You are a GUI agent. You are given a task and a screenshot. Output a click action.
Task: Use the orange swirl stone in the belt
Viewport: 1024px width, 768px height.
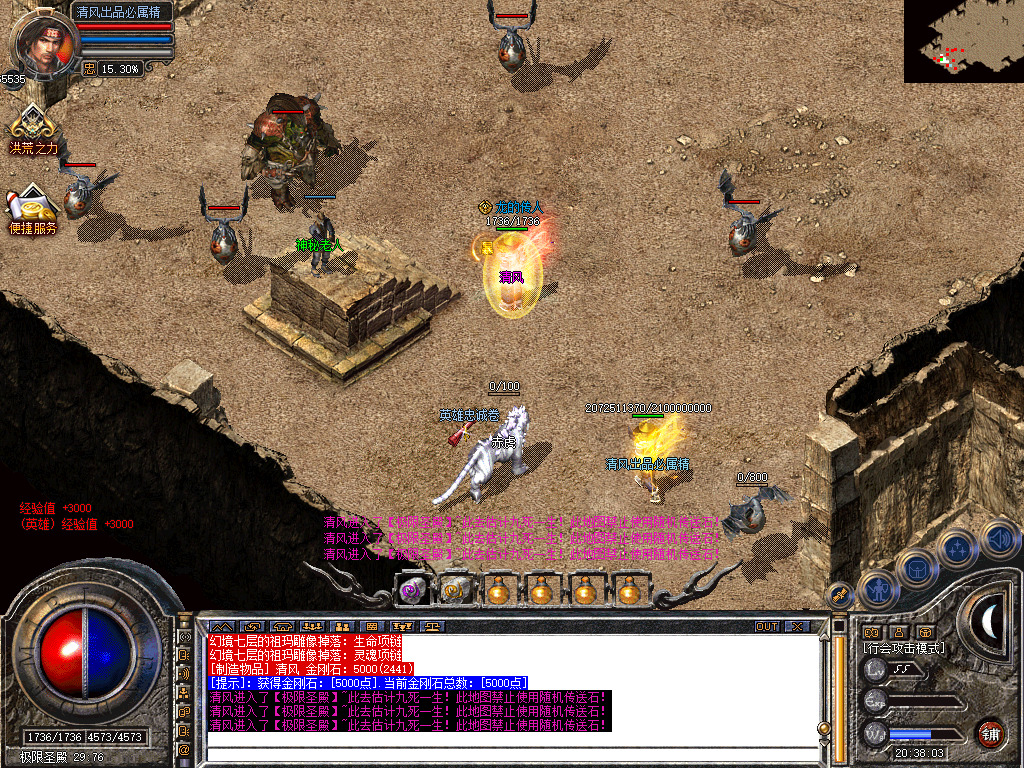coord(455,591)
